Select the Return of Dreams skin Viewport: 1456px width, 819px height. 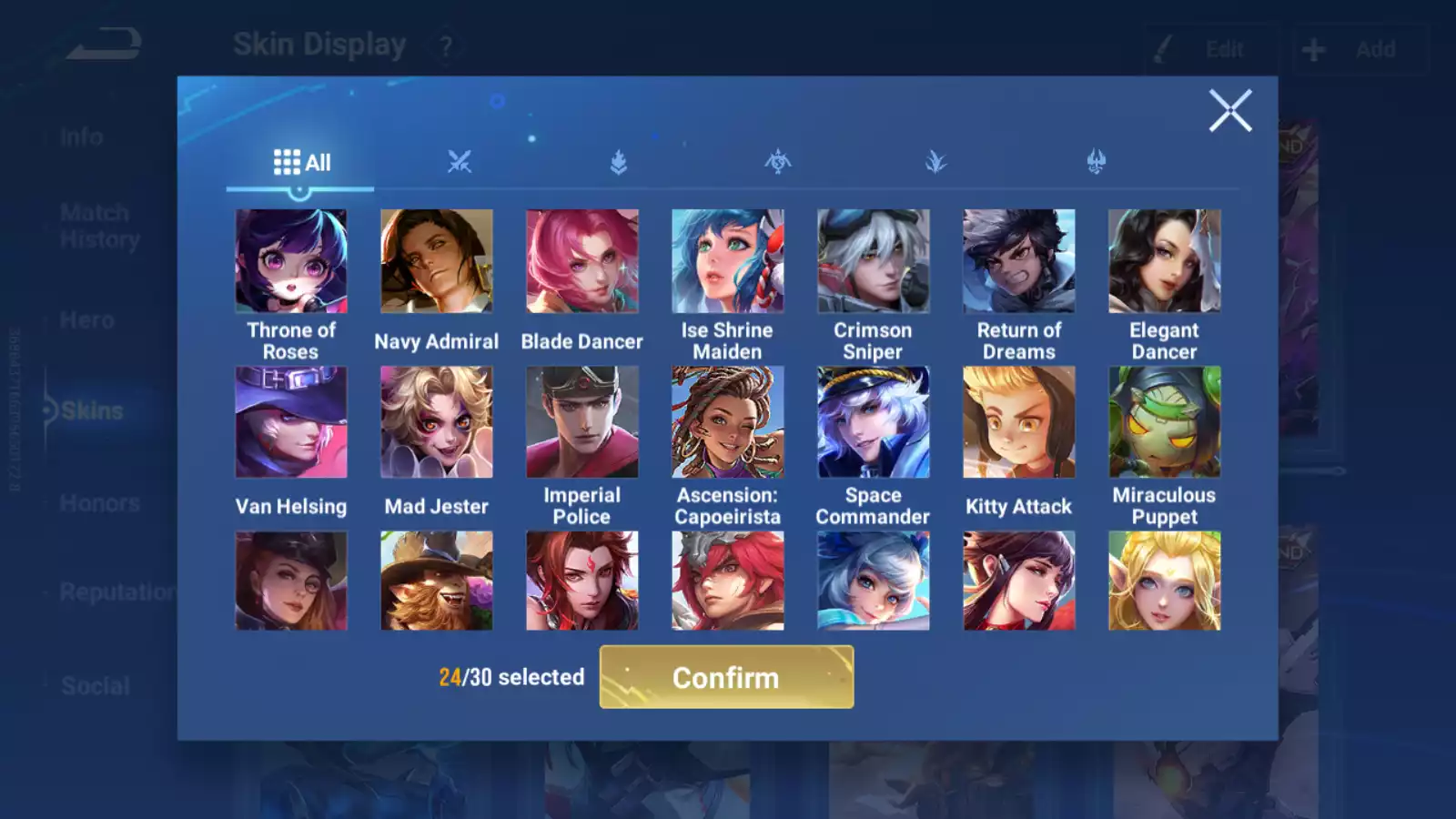pyautogui.click(x=1019, y=261)
